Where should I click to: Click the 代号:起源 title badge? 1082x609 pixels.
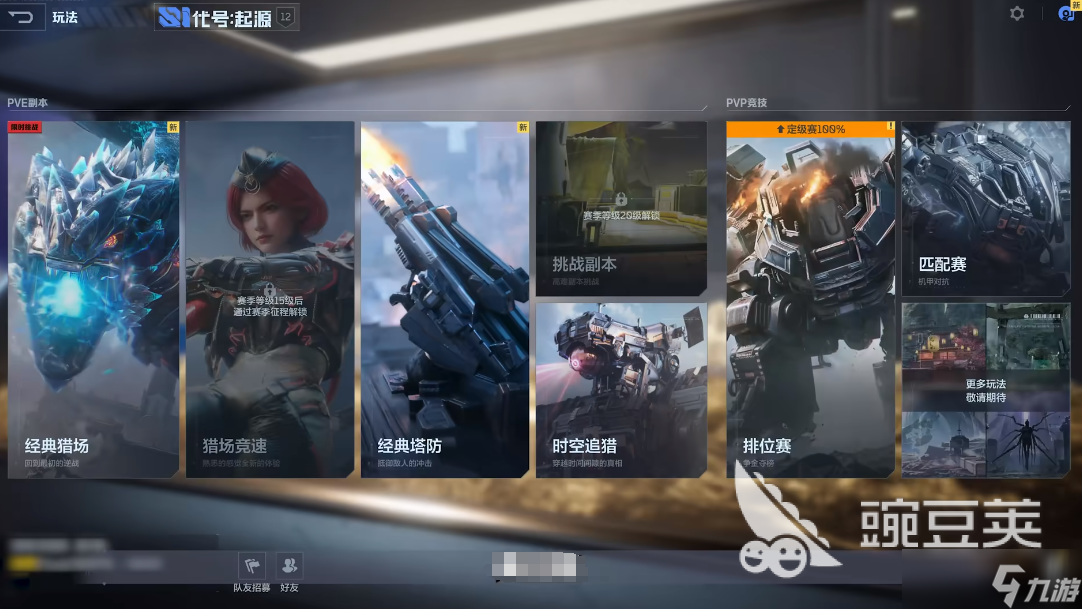(226, 17)
